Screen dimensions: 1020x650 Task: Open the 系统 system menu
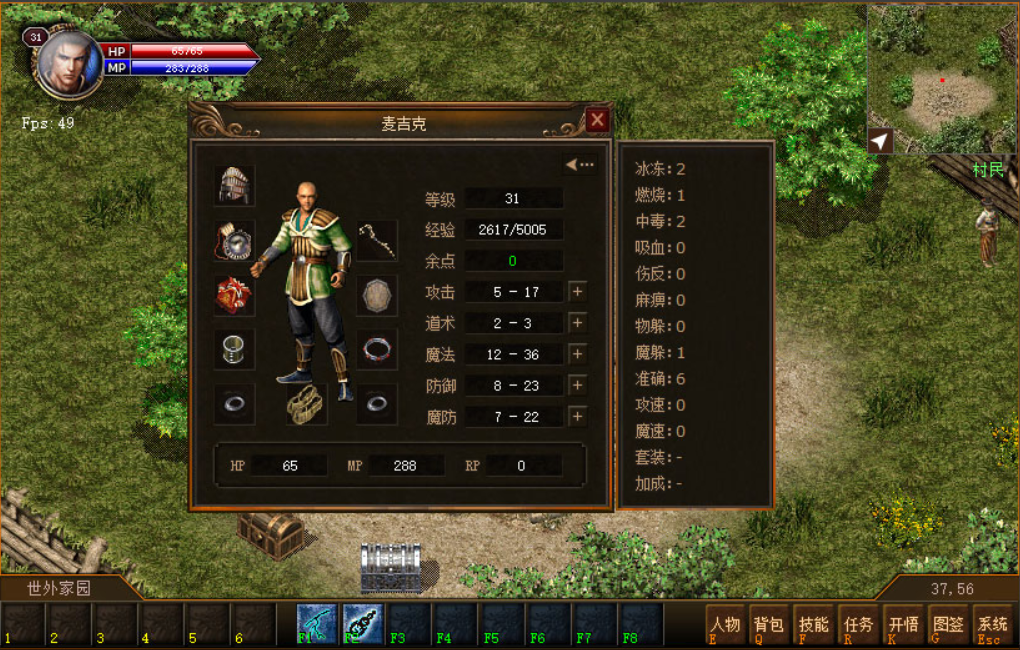[992, 625]
